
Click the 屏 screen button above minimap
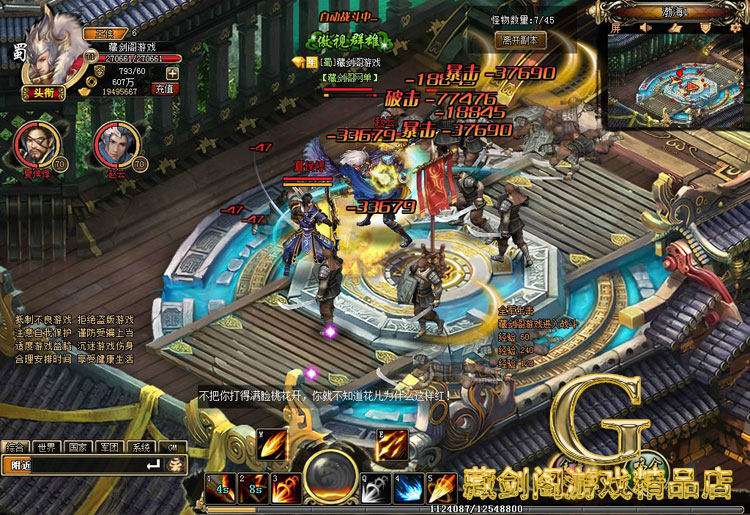point(615,29)
